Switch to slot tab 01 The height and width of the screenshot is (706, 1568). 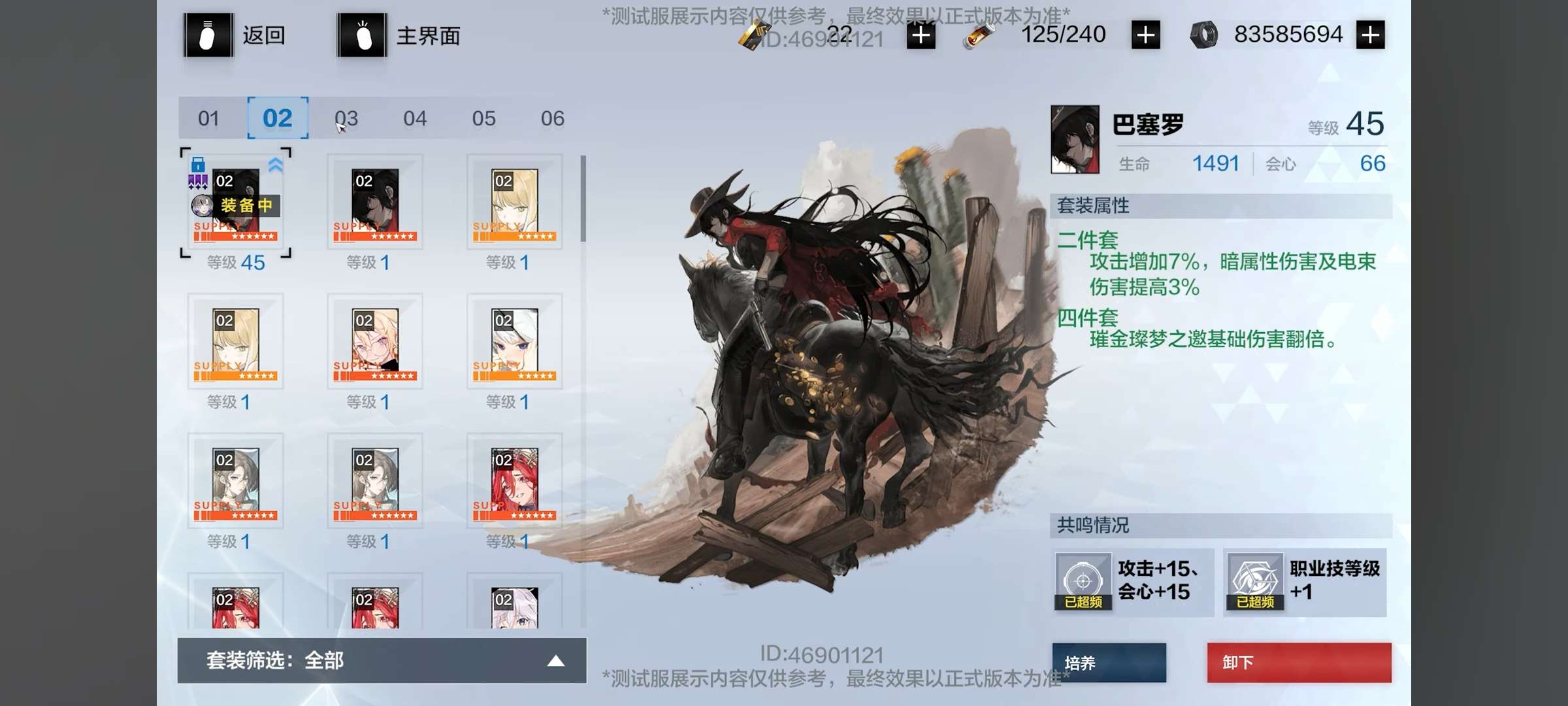(209, 118)
